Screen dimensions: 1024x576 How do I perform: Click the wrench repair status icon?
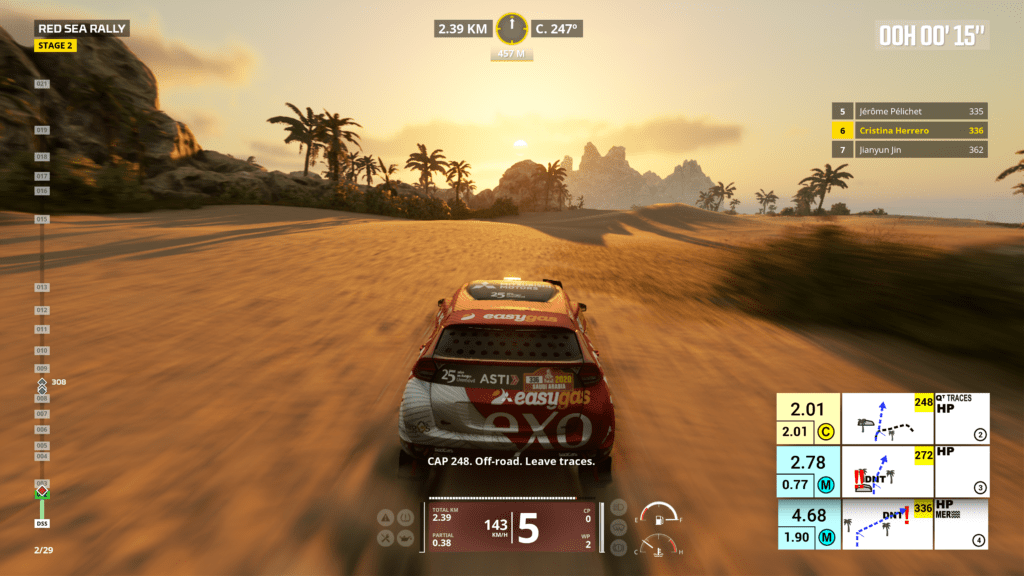pyautogui.click(x=386, y=538)
